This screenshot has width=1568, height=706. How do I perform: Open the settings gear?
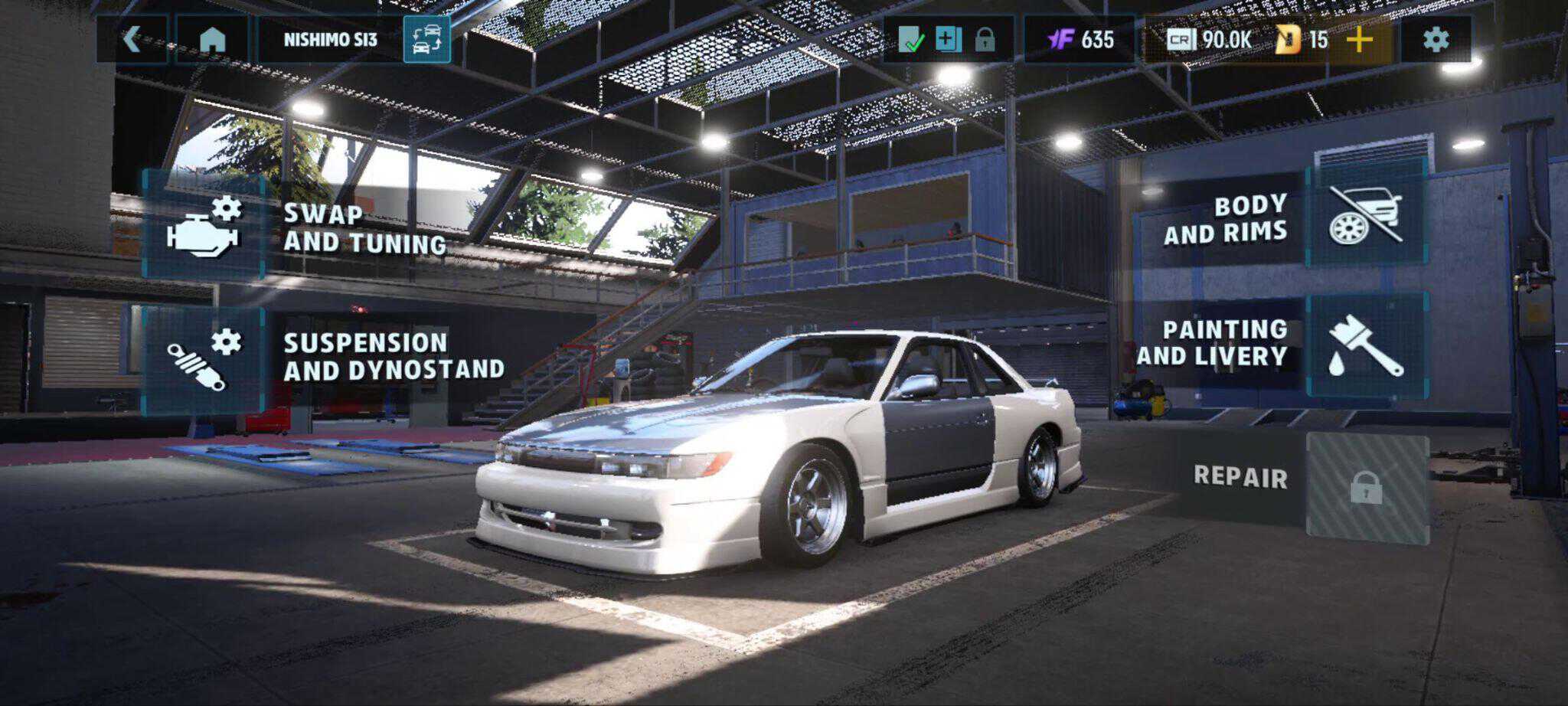[1436, 40]
